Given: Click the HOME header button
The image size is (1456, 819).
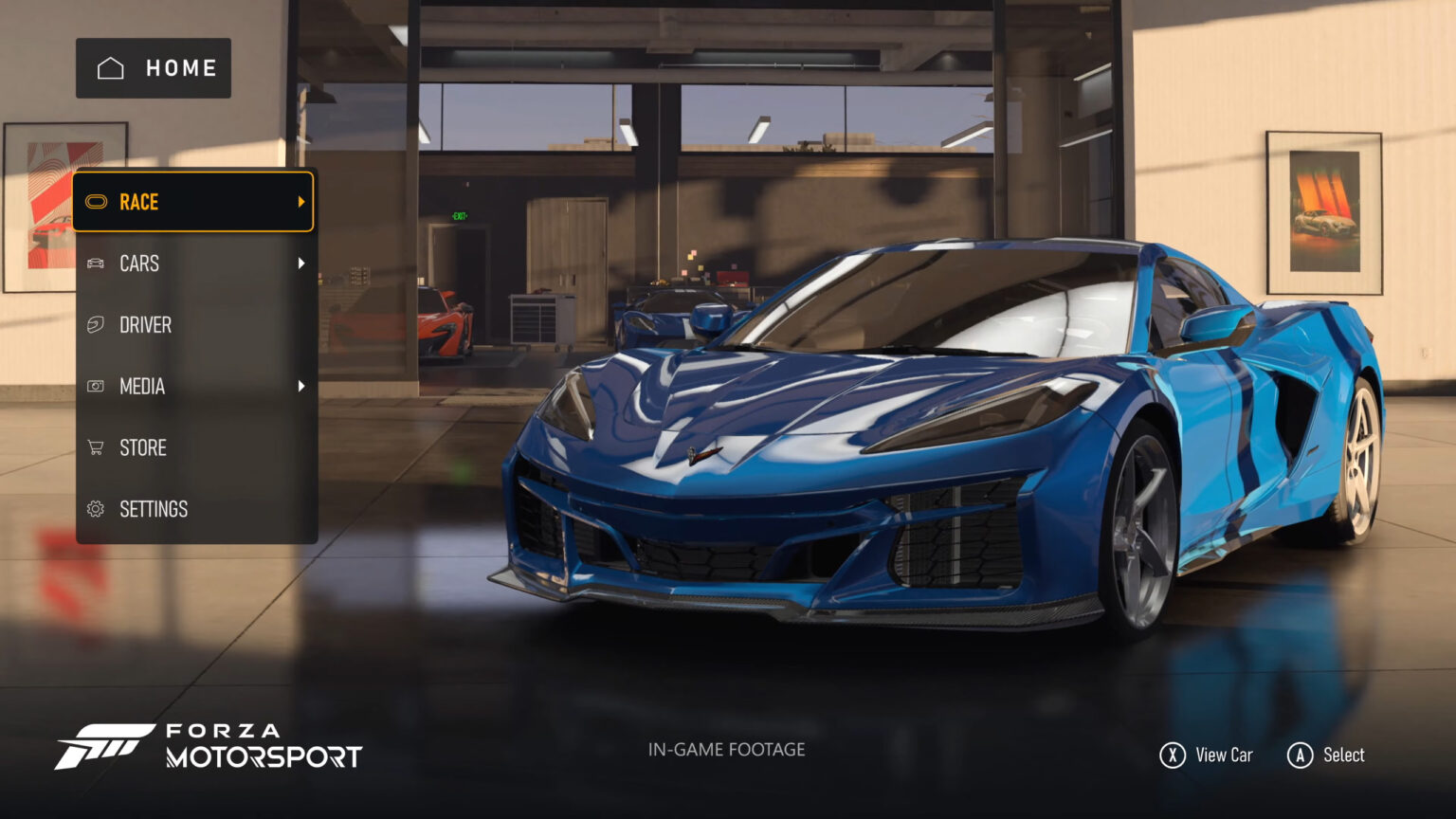Looking at the screenshot, I should coord(154,68).
